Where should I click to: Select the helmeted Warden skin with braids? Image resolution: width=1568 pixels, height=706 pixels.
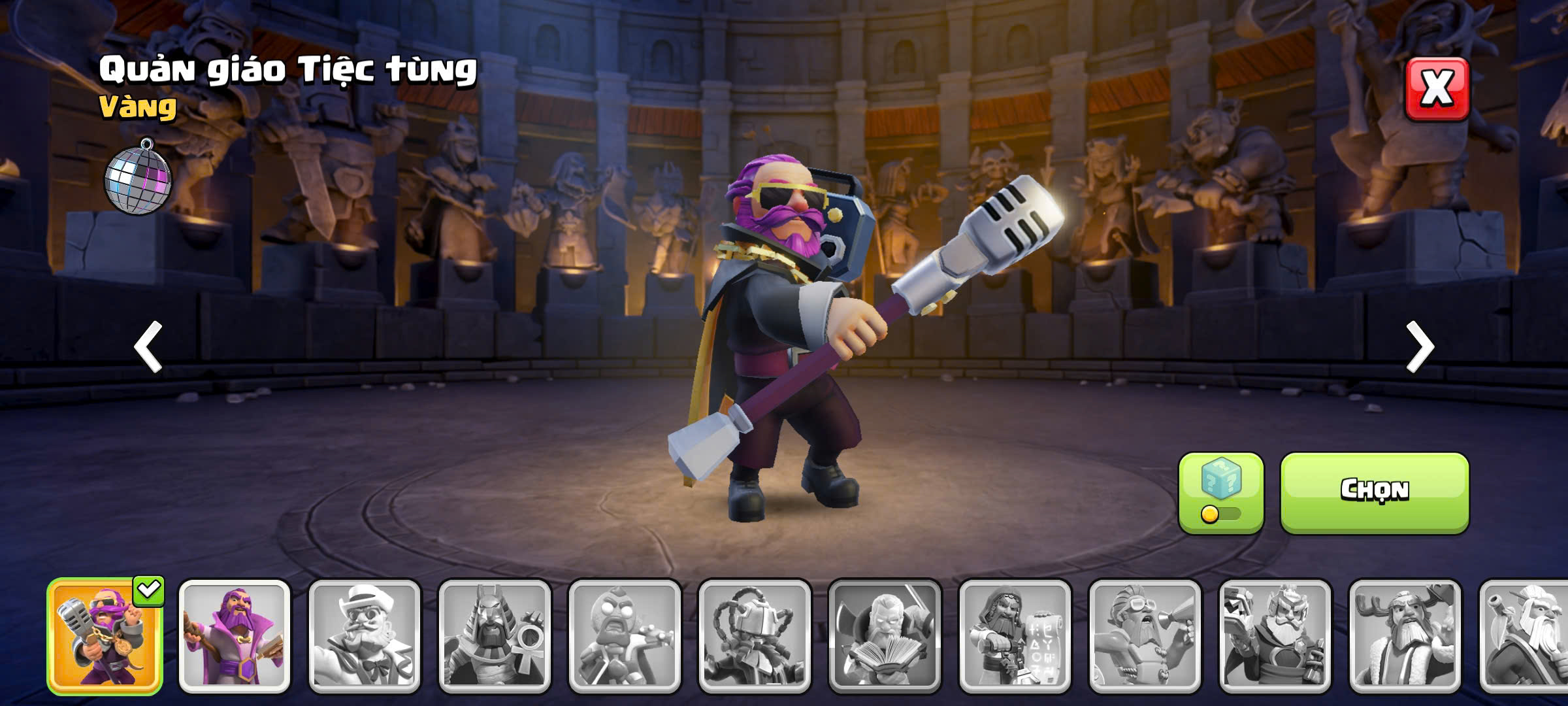[755, 636]
